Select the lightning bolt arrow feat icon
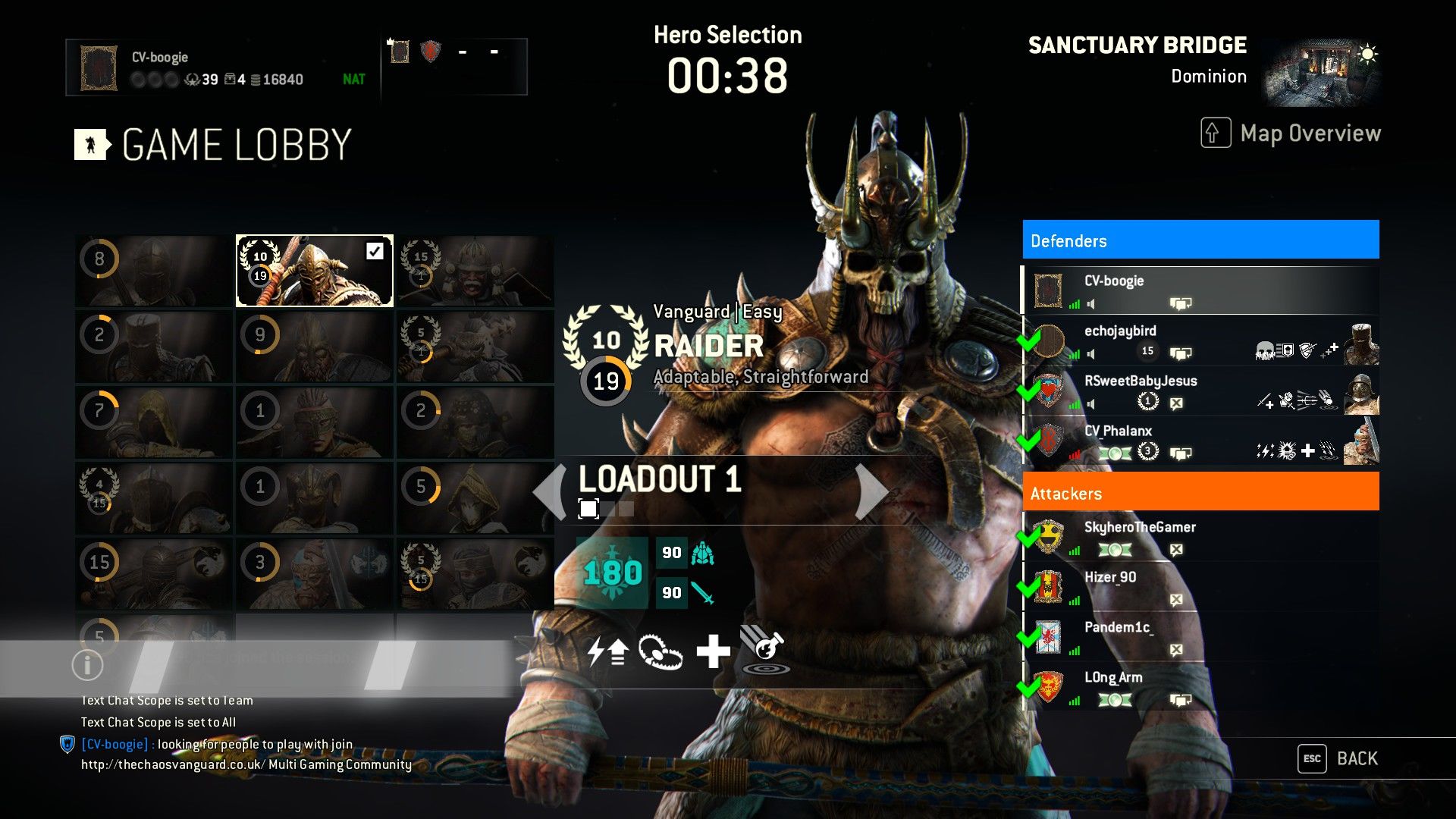 click(607, 651)
